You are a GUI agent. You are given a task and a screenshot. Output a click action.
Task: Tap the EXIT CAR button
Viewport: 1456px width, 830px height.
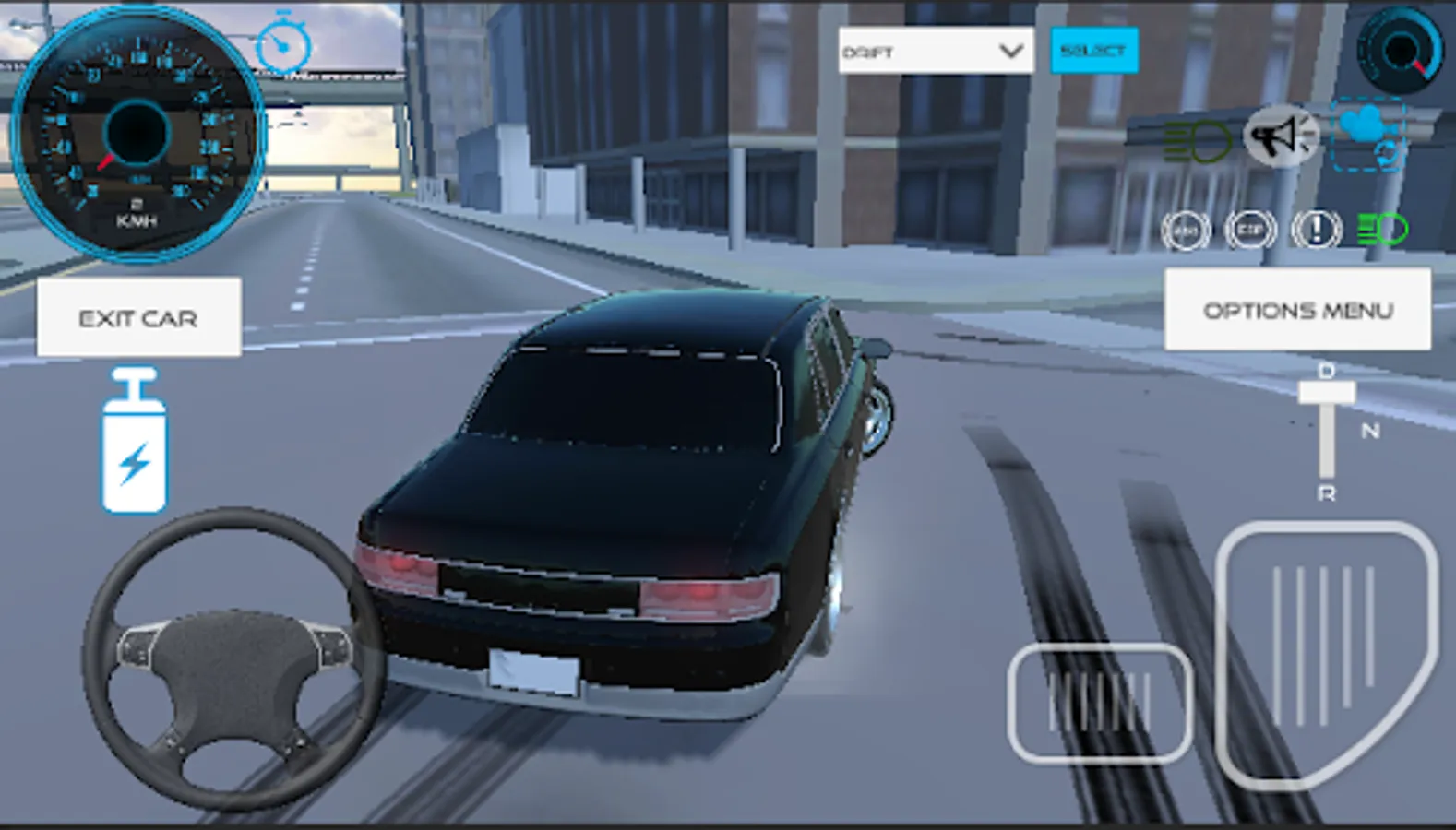click(138, 317)
